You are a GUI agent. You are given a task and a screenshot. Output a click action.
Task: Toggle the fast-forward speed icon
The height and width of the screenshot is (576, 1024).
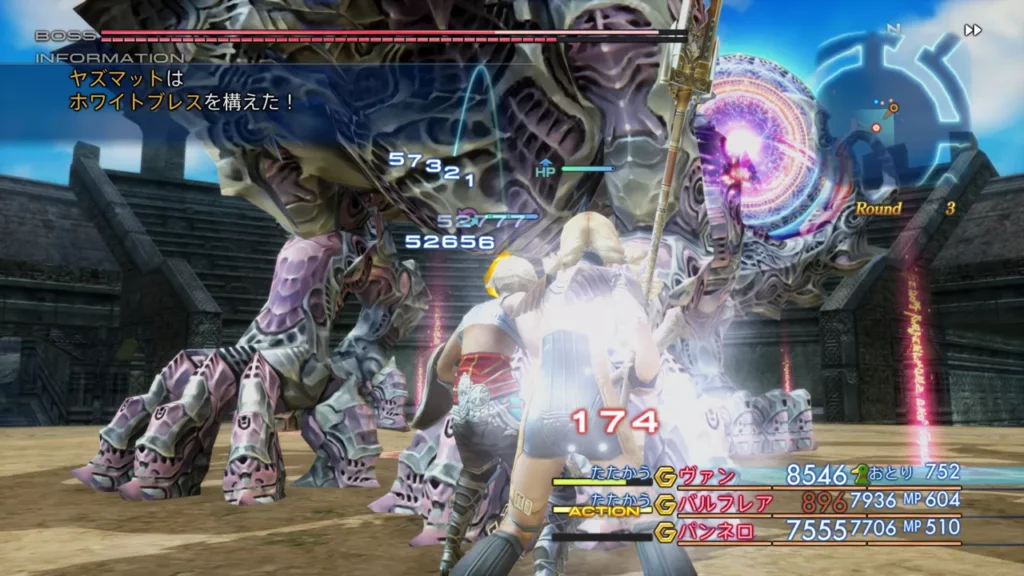point(972,30)
